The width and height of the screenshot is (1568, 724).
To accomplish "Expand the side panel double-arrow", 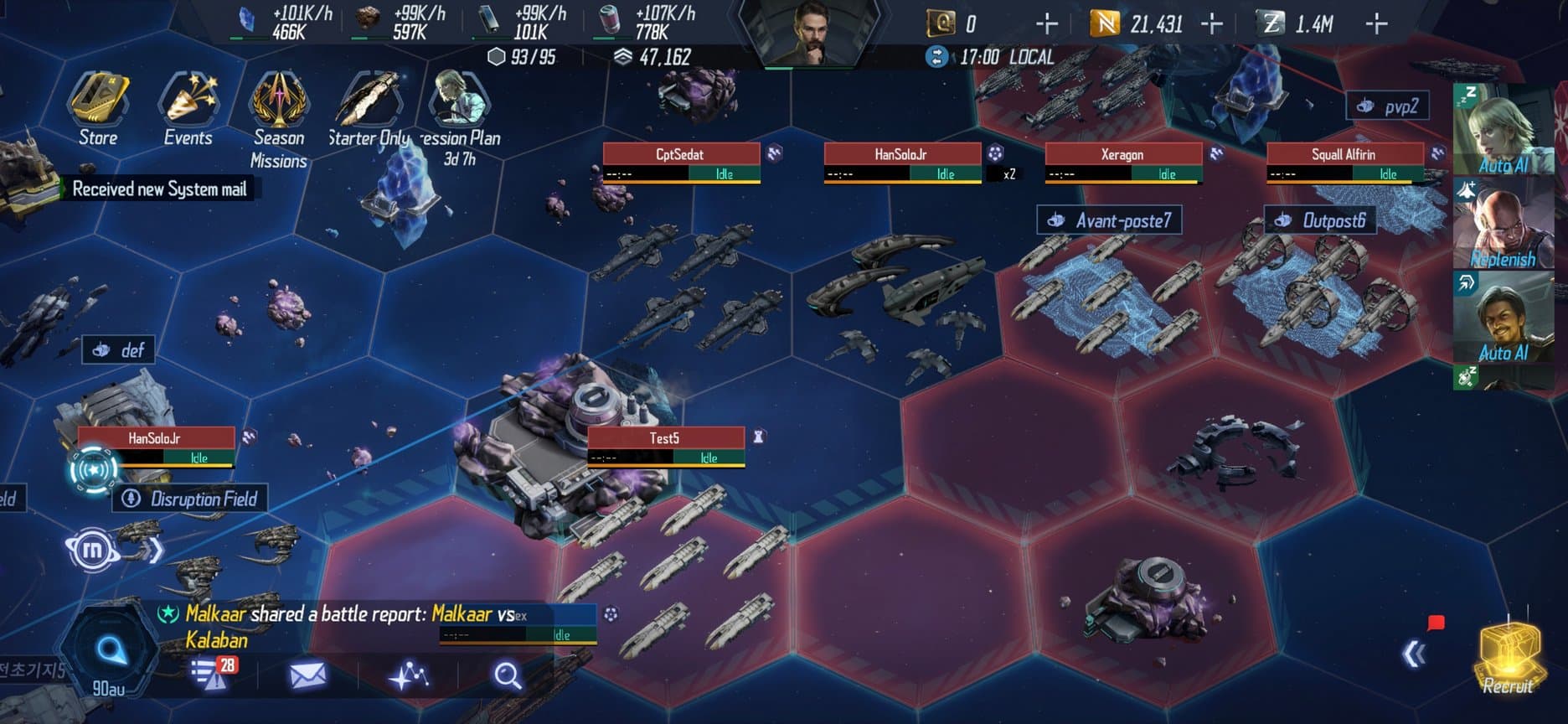I will pos(1415,654).
